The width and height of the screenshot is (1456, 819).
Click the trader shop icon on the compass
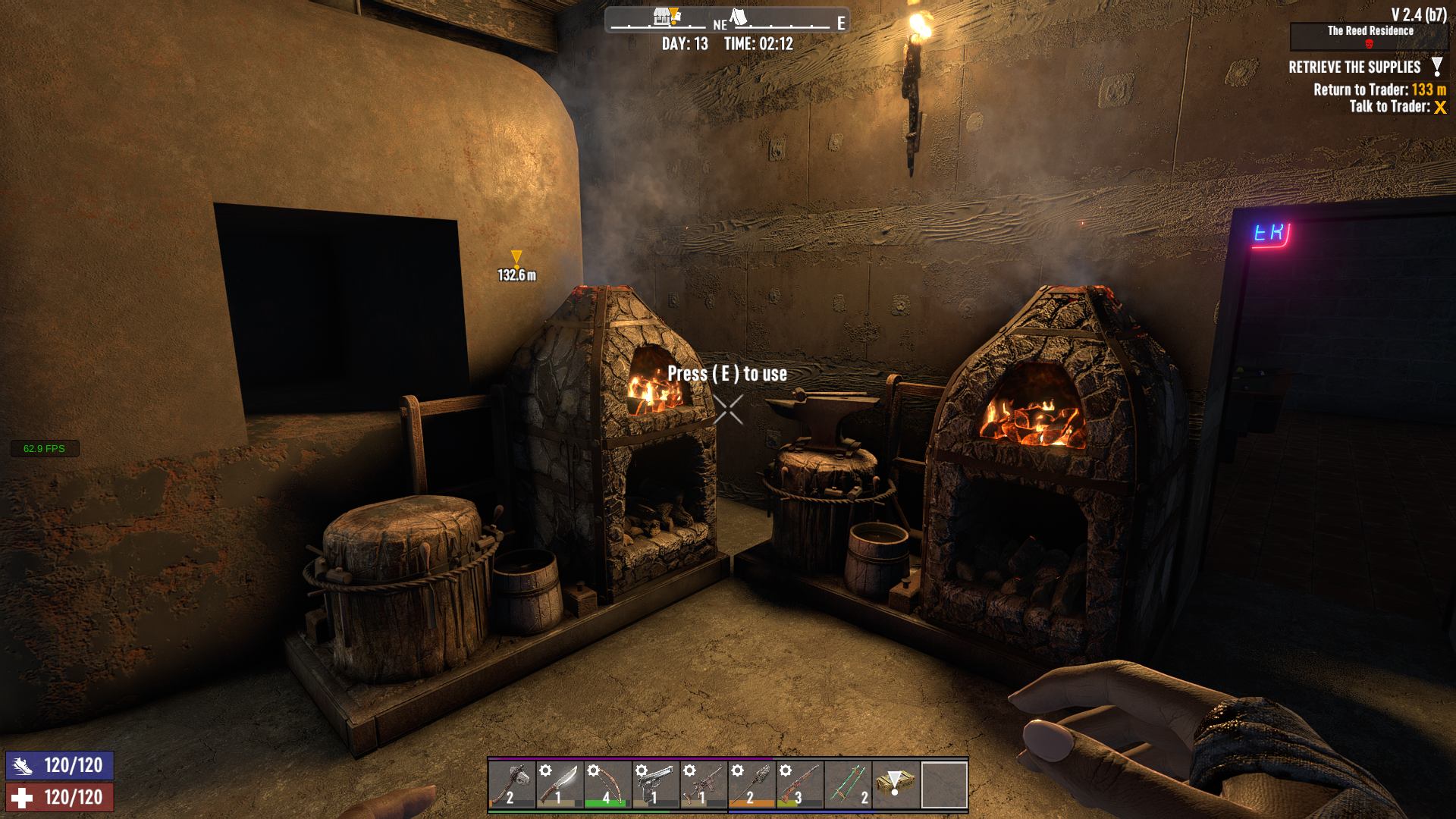tap(665, 16)
